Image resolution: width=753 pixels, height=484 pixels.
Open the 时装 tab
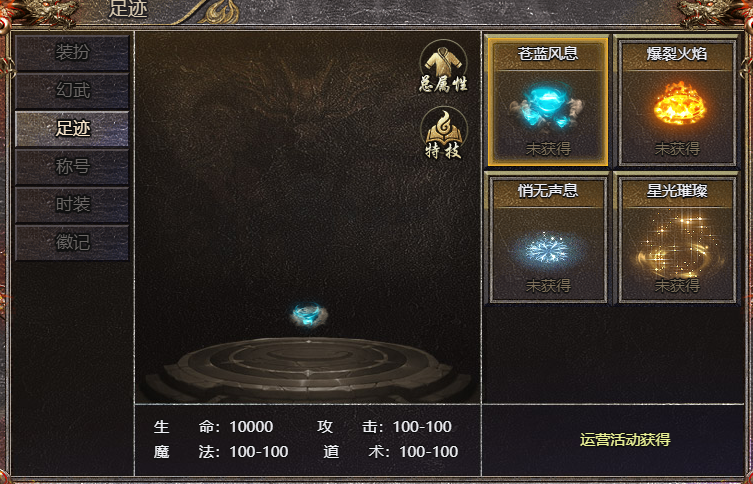[72, 205]
